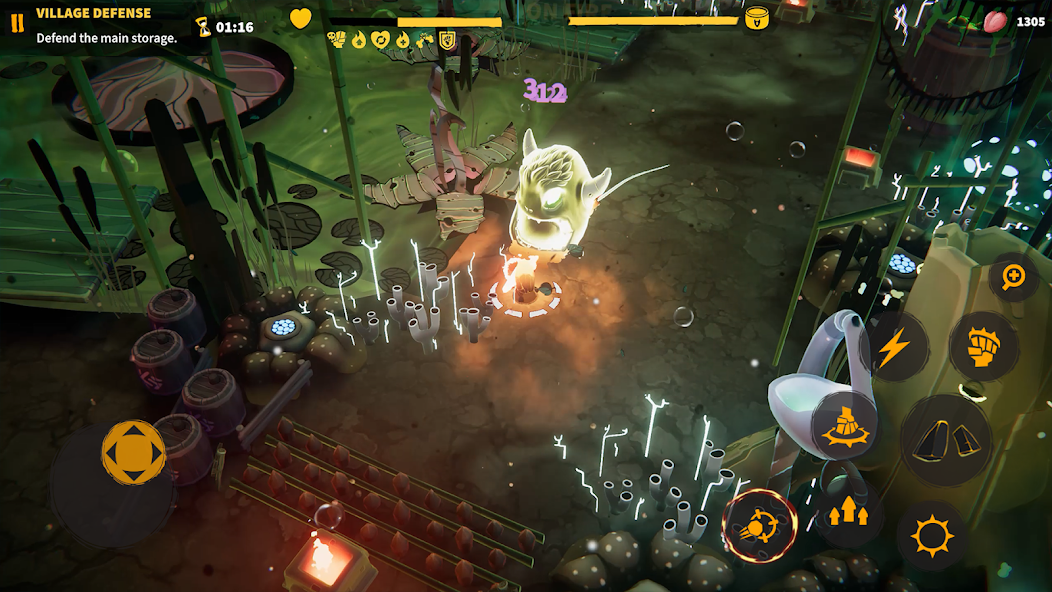Activate the lightning bolt ability
1052x592 pixels.
coord(893,346)
